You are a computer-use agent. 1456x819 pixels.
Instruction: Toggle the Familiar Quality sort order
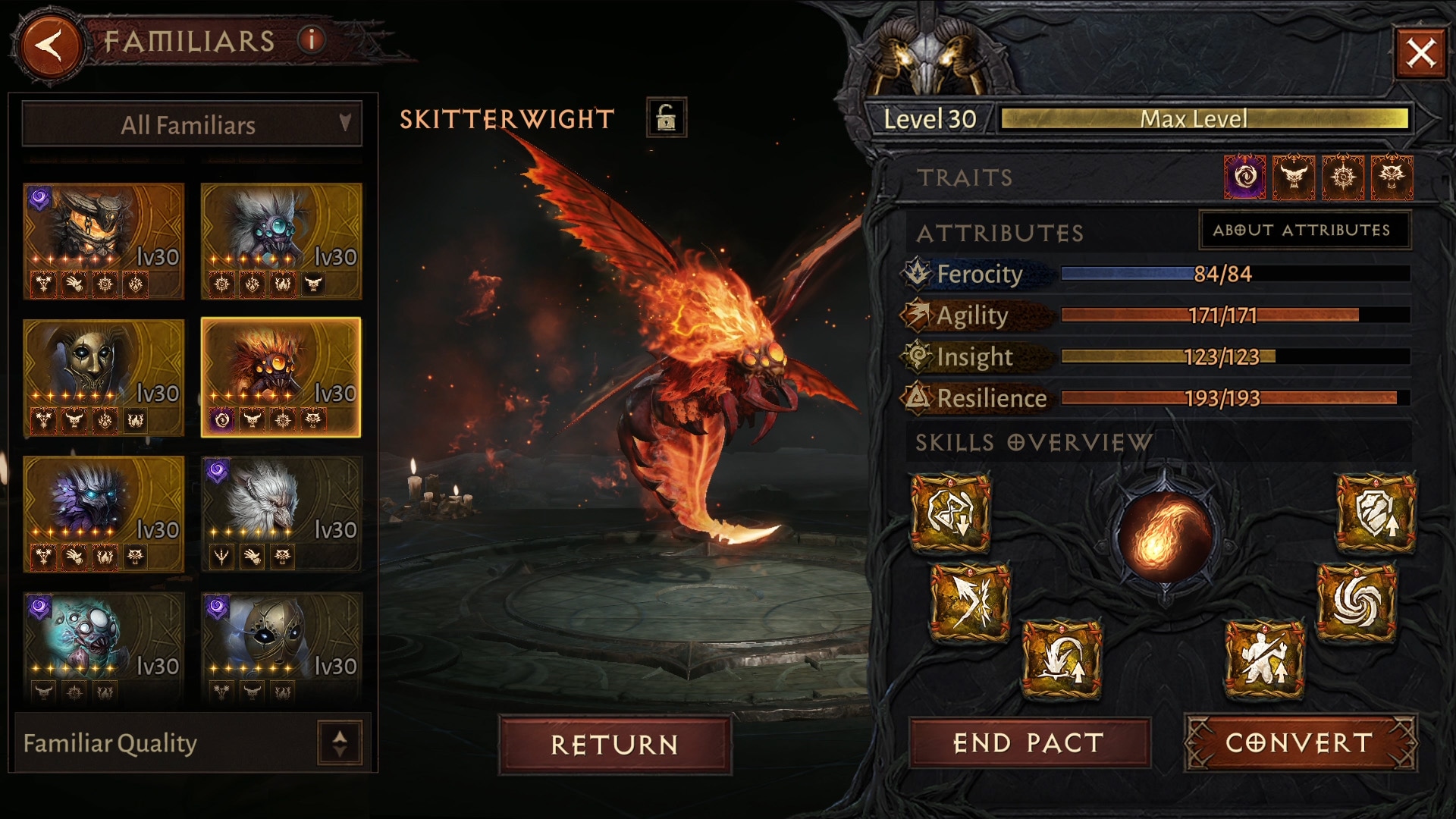coord(339,742)
